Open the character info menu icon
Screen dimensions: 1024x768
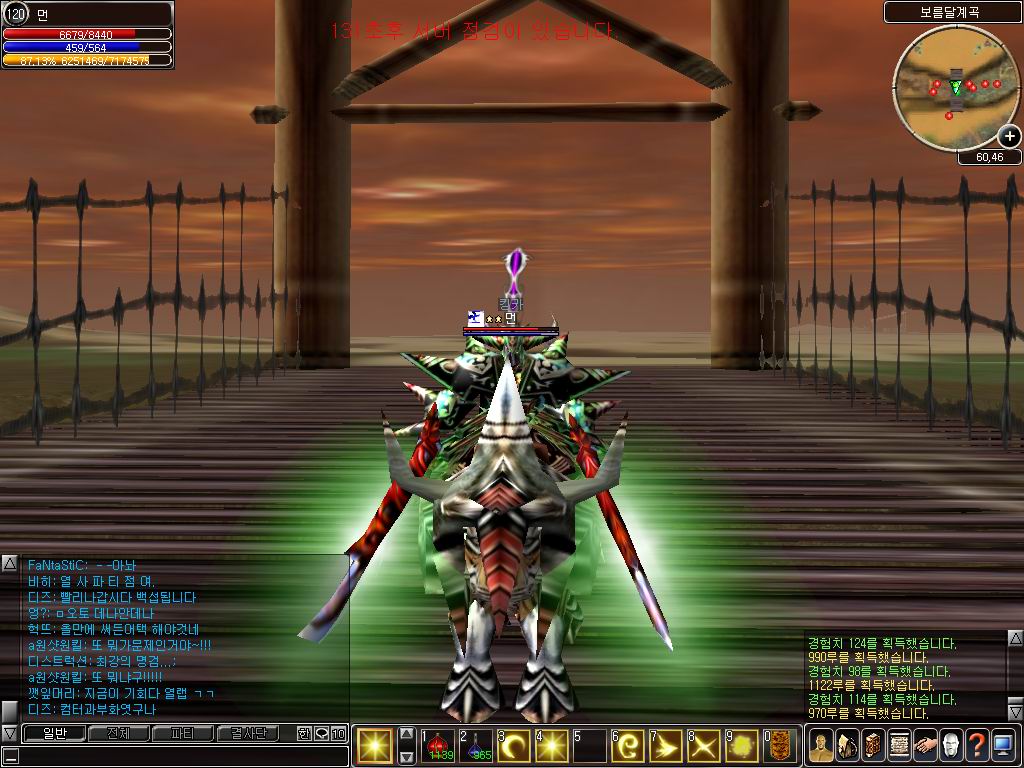(x=821, y=746)
